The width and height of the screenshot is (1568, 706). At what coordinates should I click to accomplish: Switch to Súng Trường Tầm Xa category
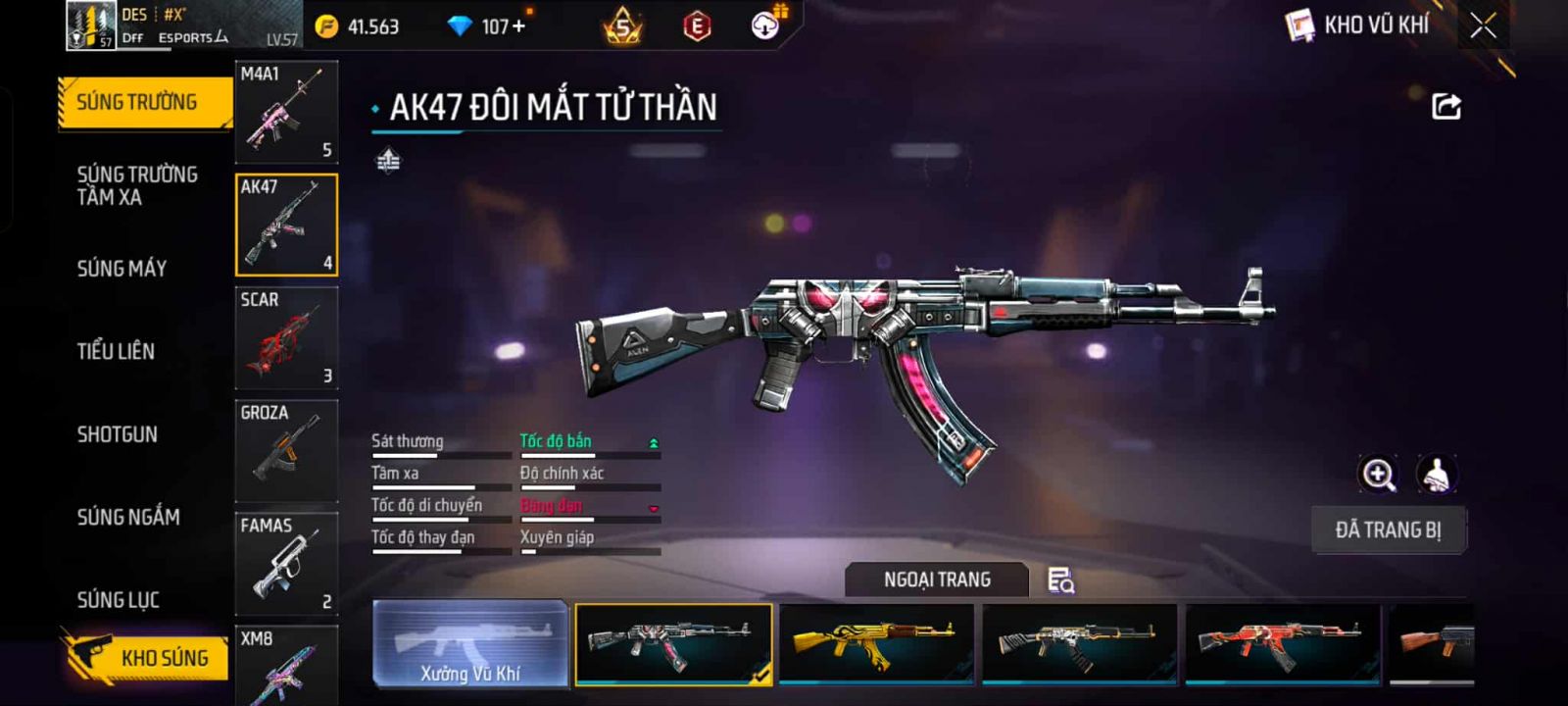tap(136, 185)
